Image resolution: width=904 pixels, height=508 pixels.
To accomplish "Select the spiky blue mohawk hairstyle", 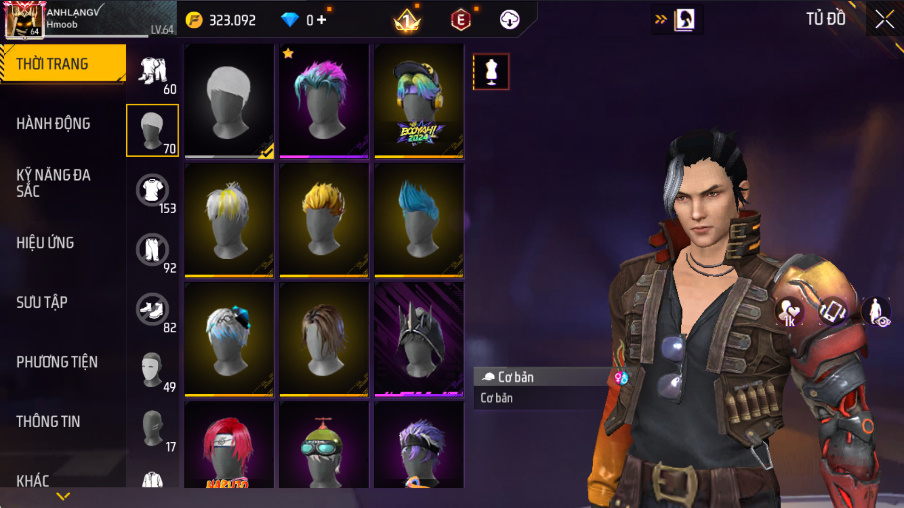I will (x=419, y=219).
